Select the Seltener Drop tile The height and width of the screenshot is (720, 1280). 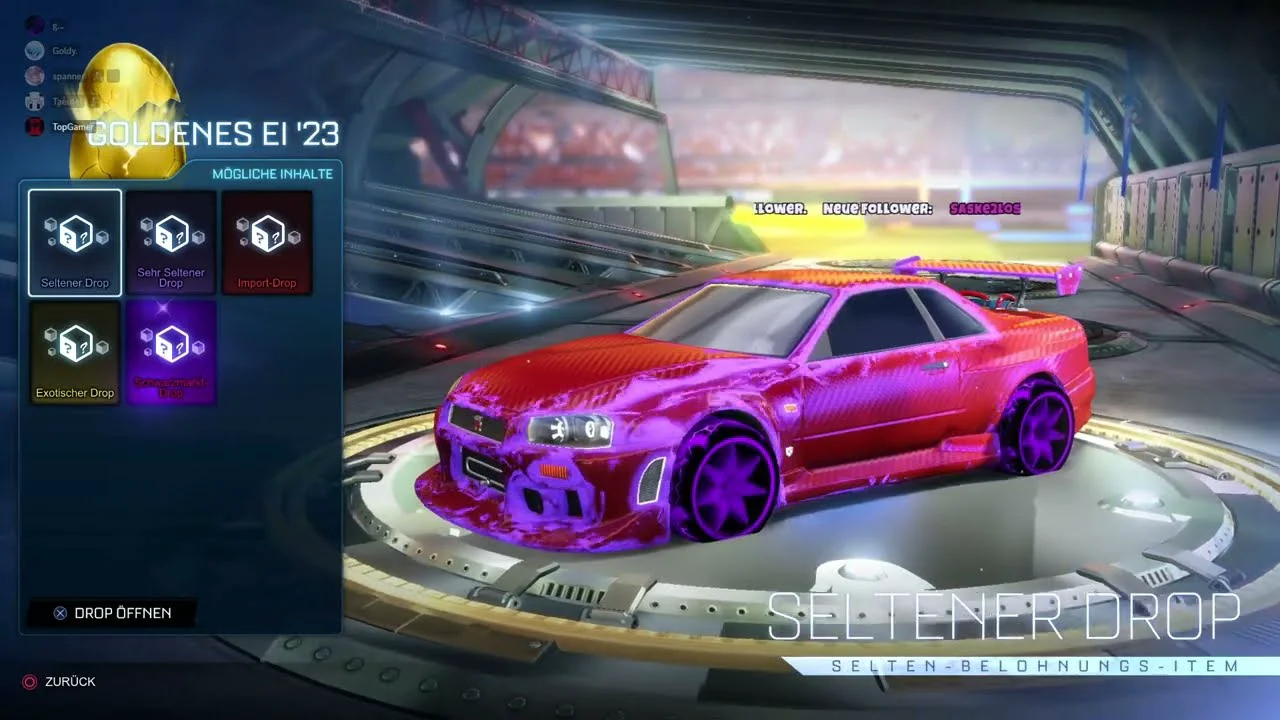(x=75, y=243)
